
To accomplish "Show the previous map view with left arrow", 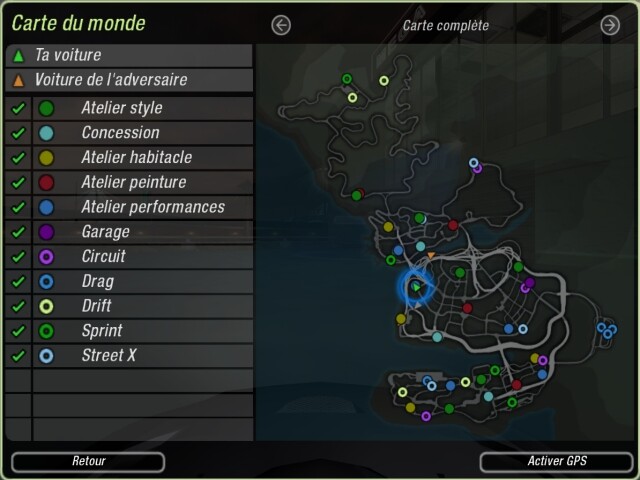I will 281,25.
